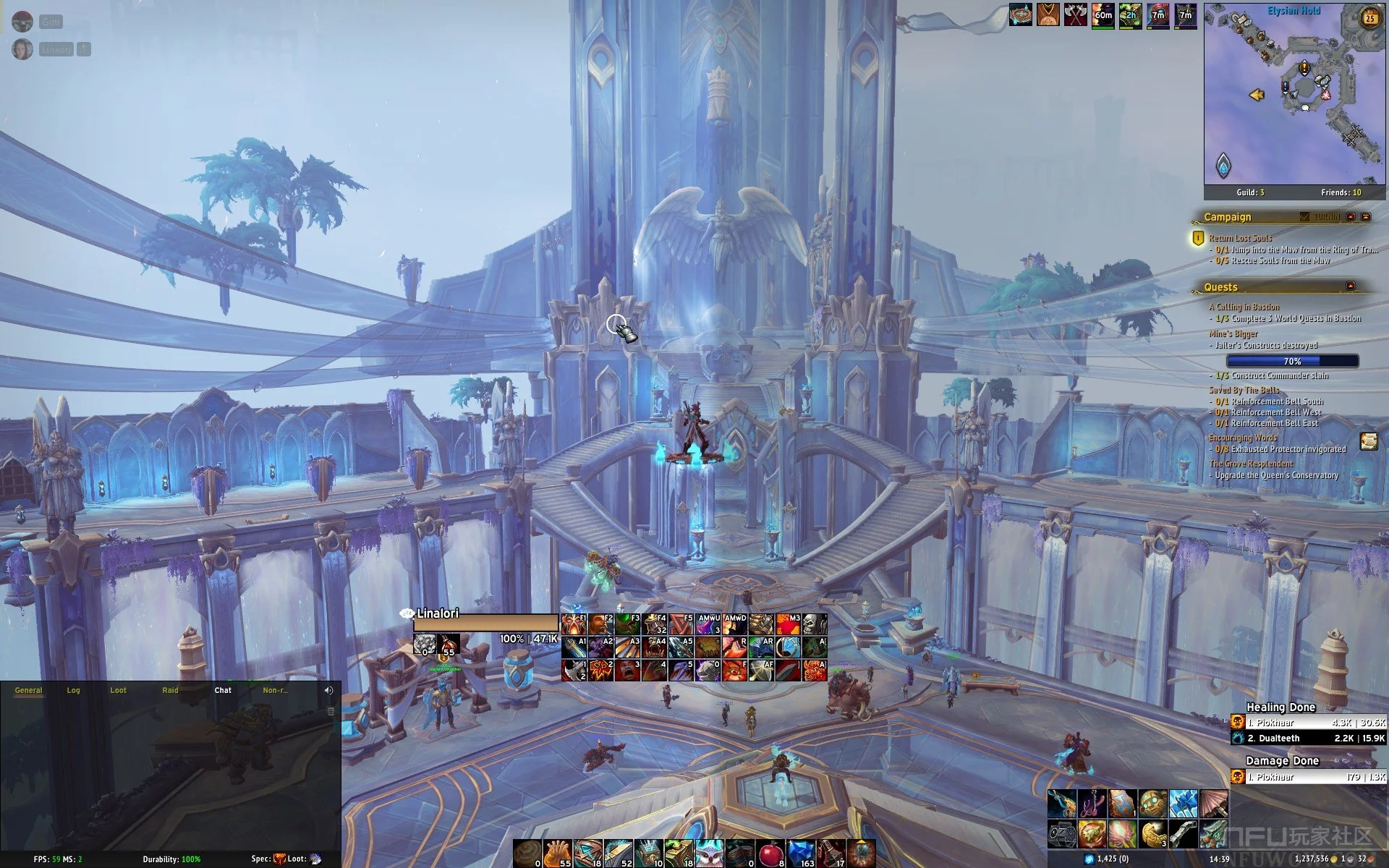This screenshot has height=868, width=1389.
Task: Activate the skull icon ability
Action: [x=814, y=624]
